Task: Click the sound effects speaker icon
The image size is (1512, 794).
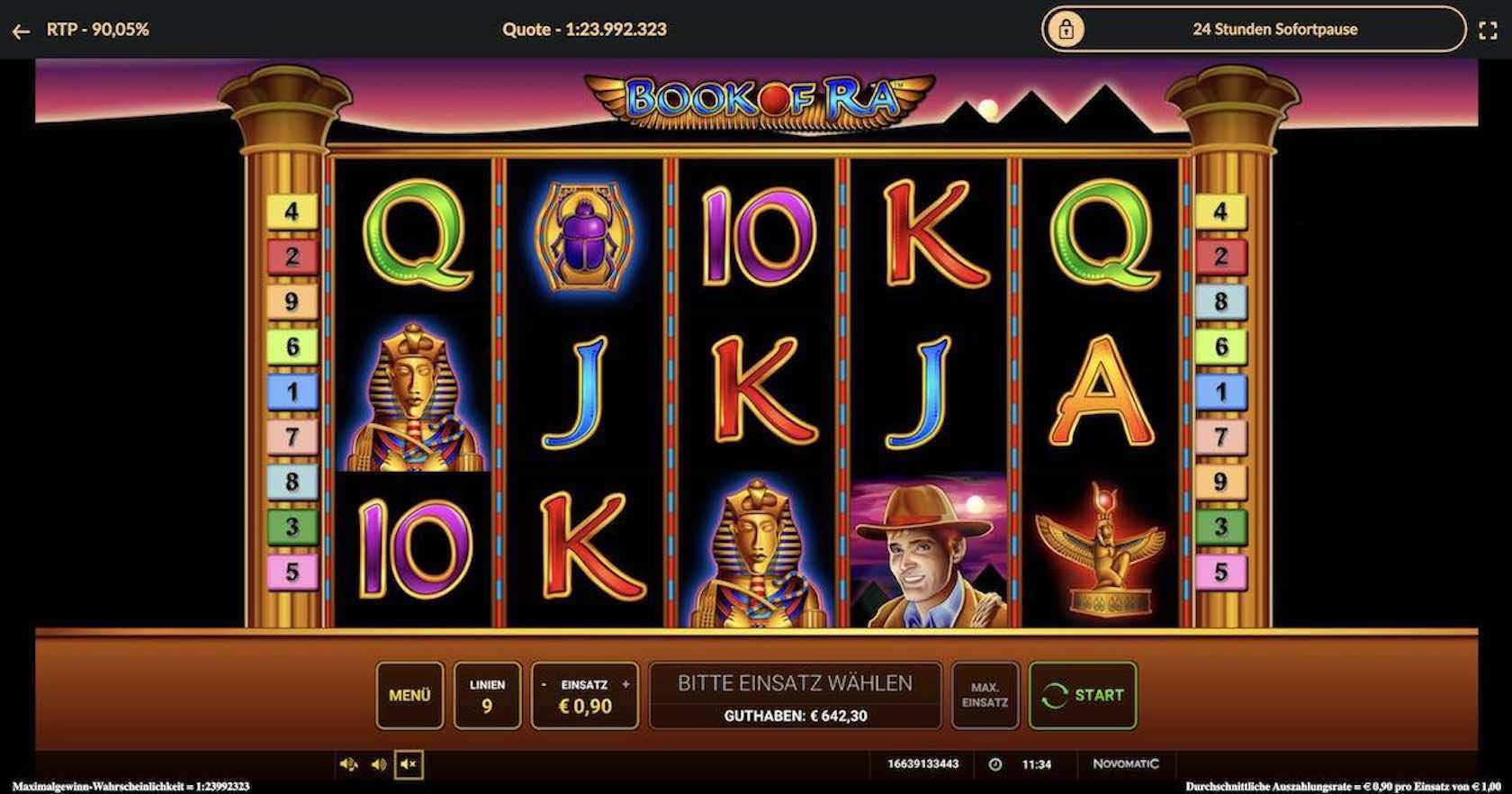Action: 378,763
